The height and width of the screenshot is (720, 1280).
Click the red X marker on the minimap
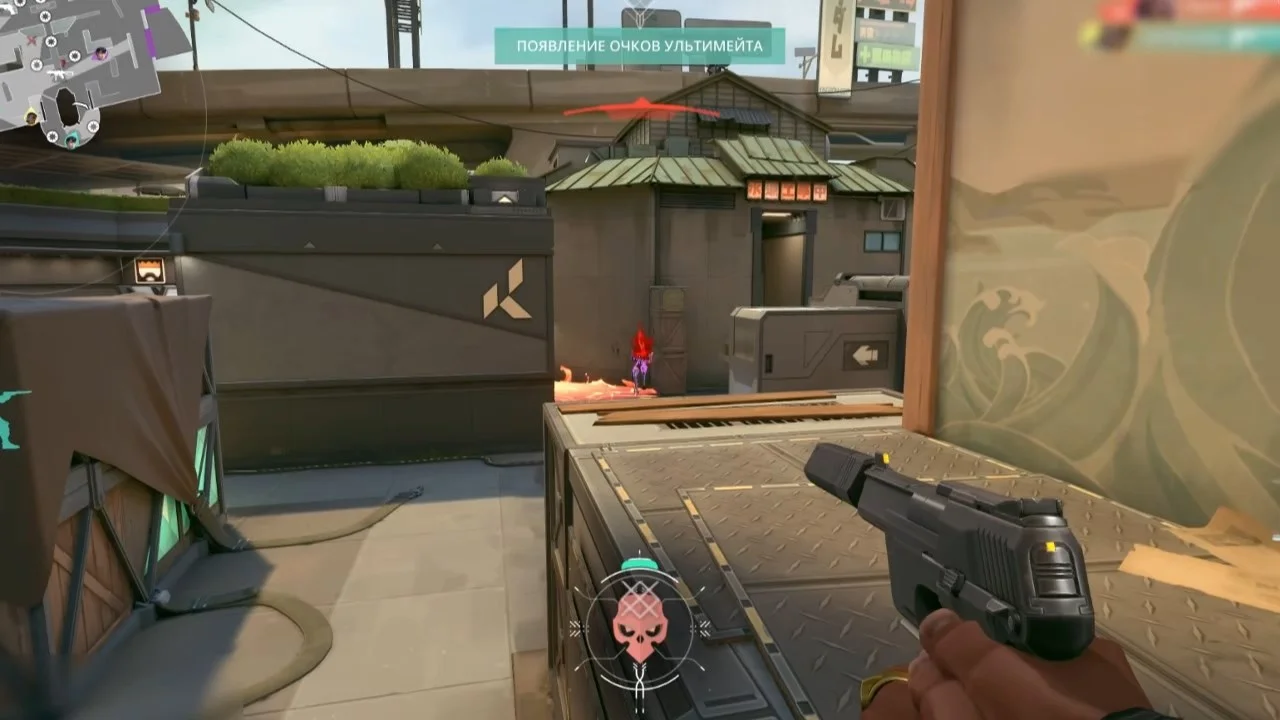click(x=30, y=39)
